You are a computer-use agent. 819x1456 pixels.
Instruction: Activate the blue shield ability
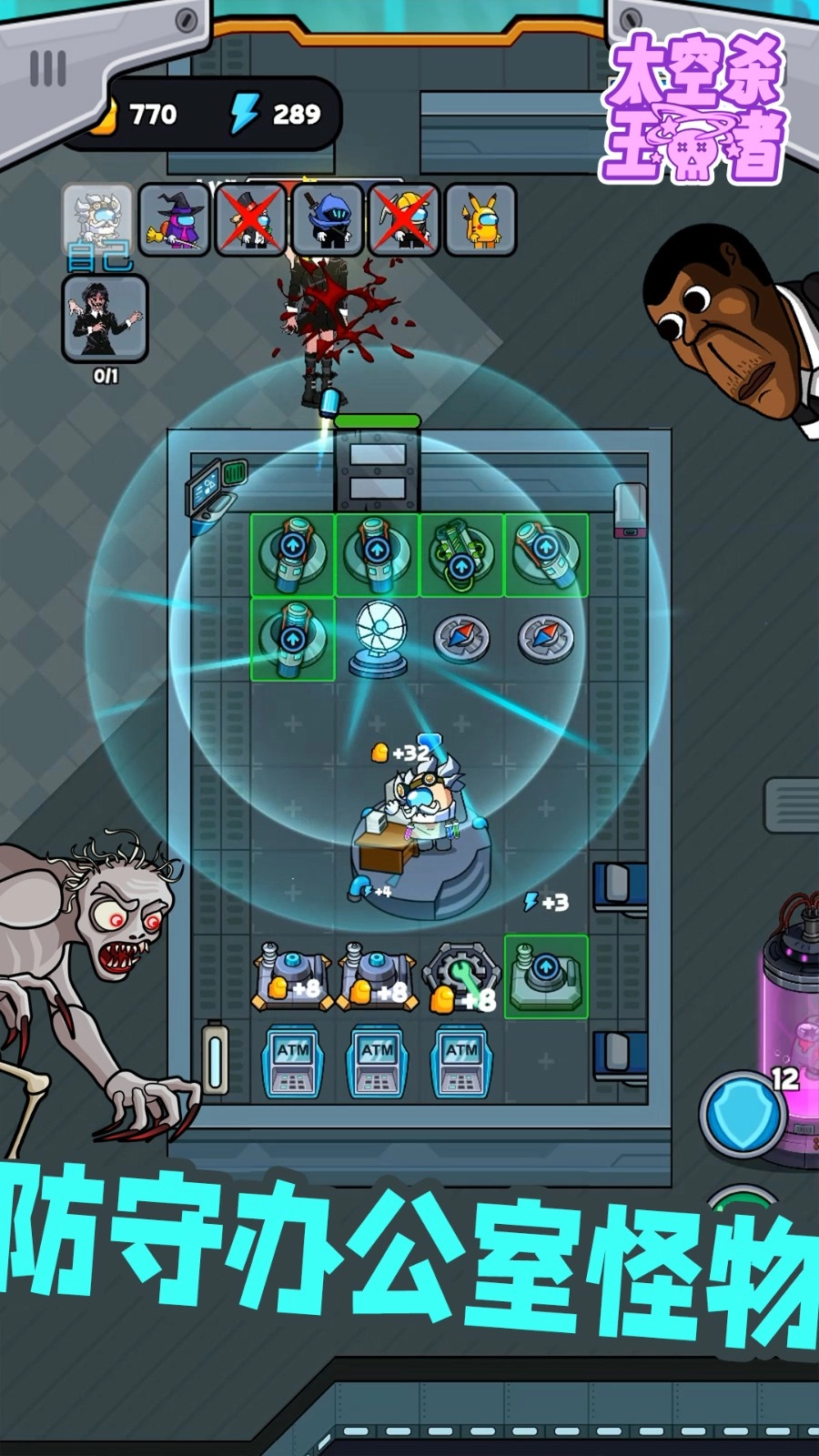click(x=743, y=1112)
